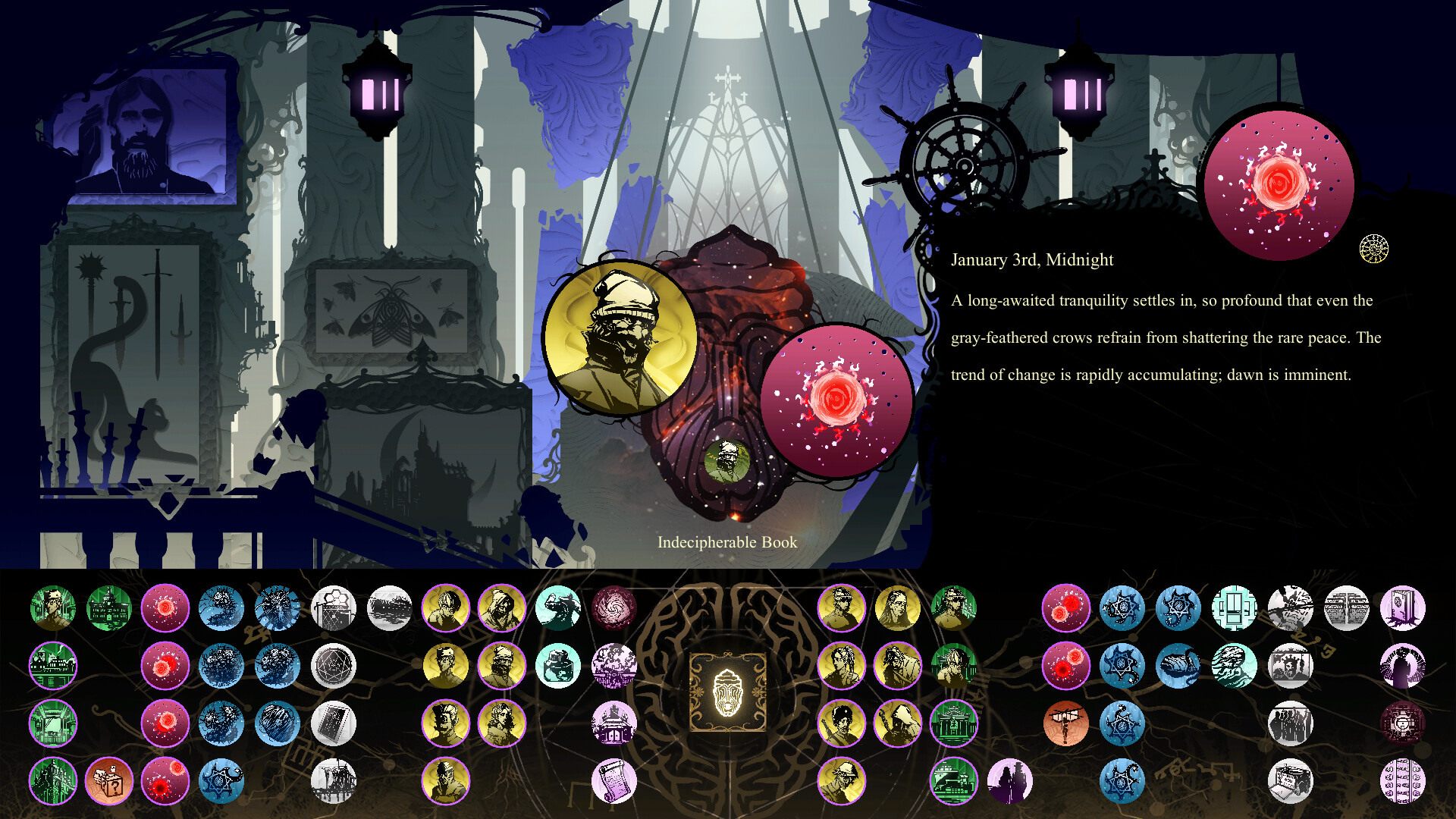1456x819 pixels.
Task: Click the small yellow seal beside the date
Action: [1373, 249]
